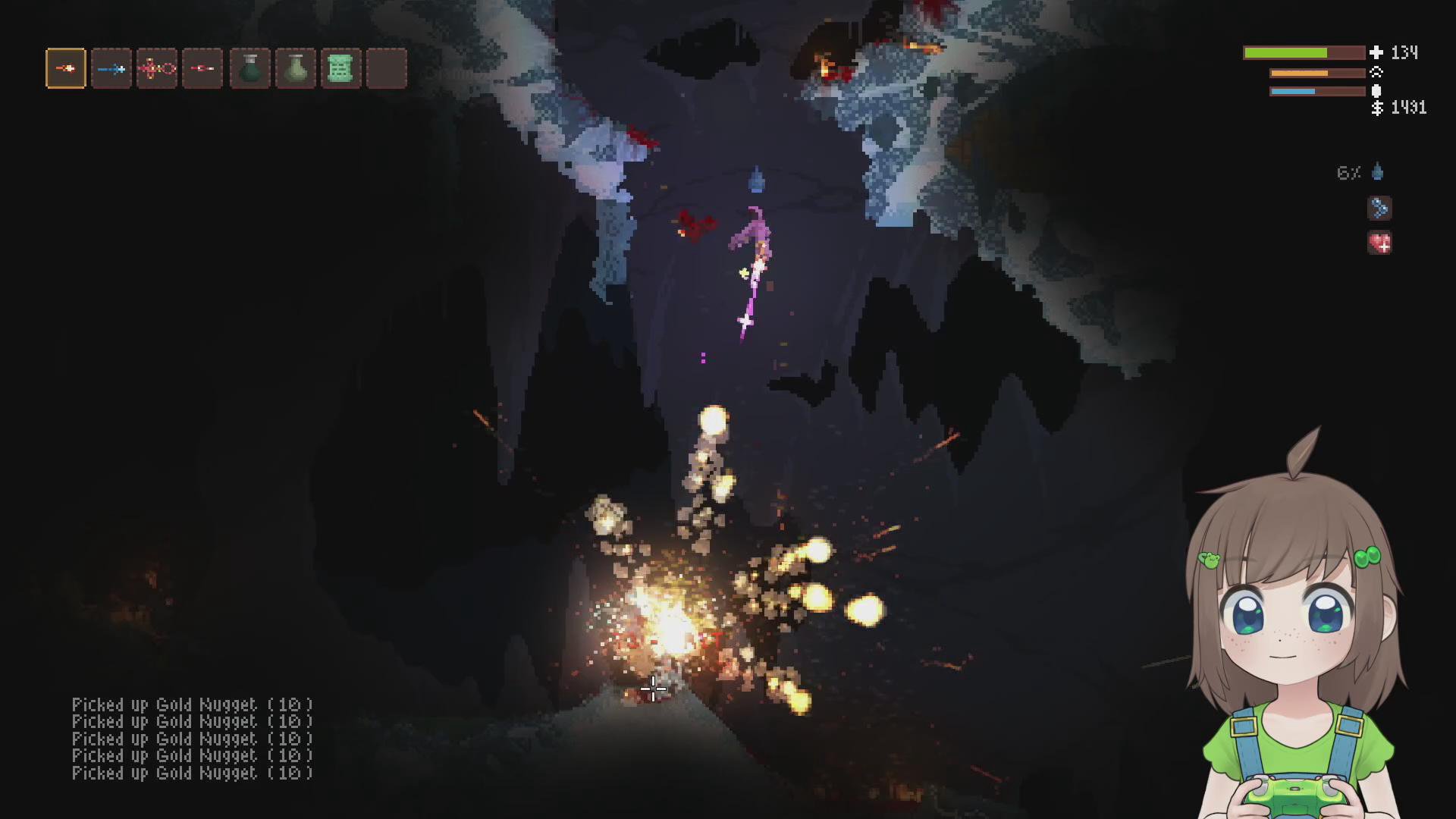
Task: Select the olive potion flask in the hotbar
Action: (295, 68)
